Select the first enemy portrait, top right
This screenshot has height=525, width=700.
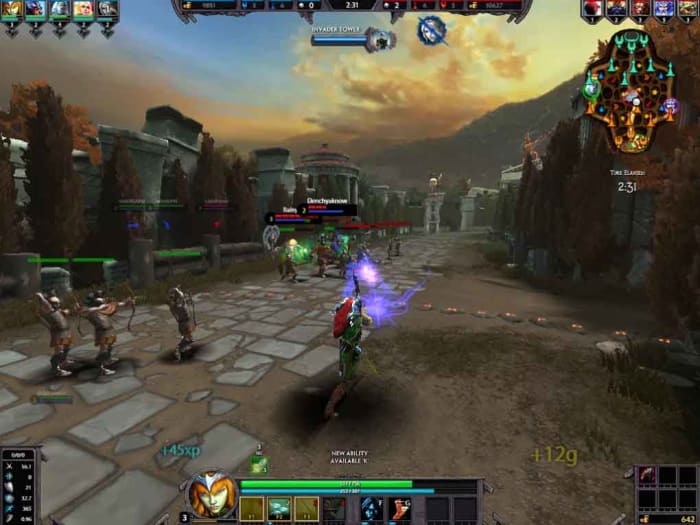coord(594,9)
